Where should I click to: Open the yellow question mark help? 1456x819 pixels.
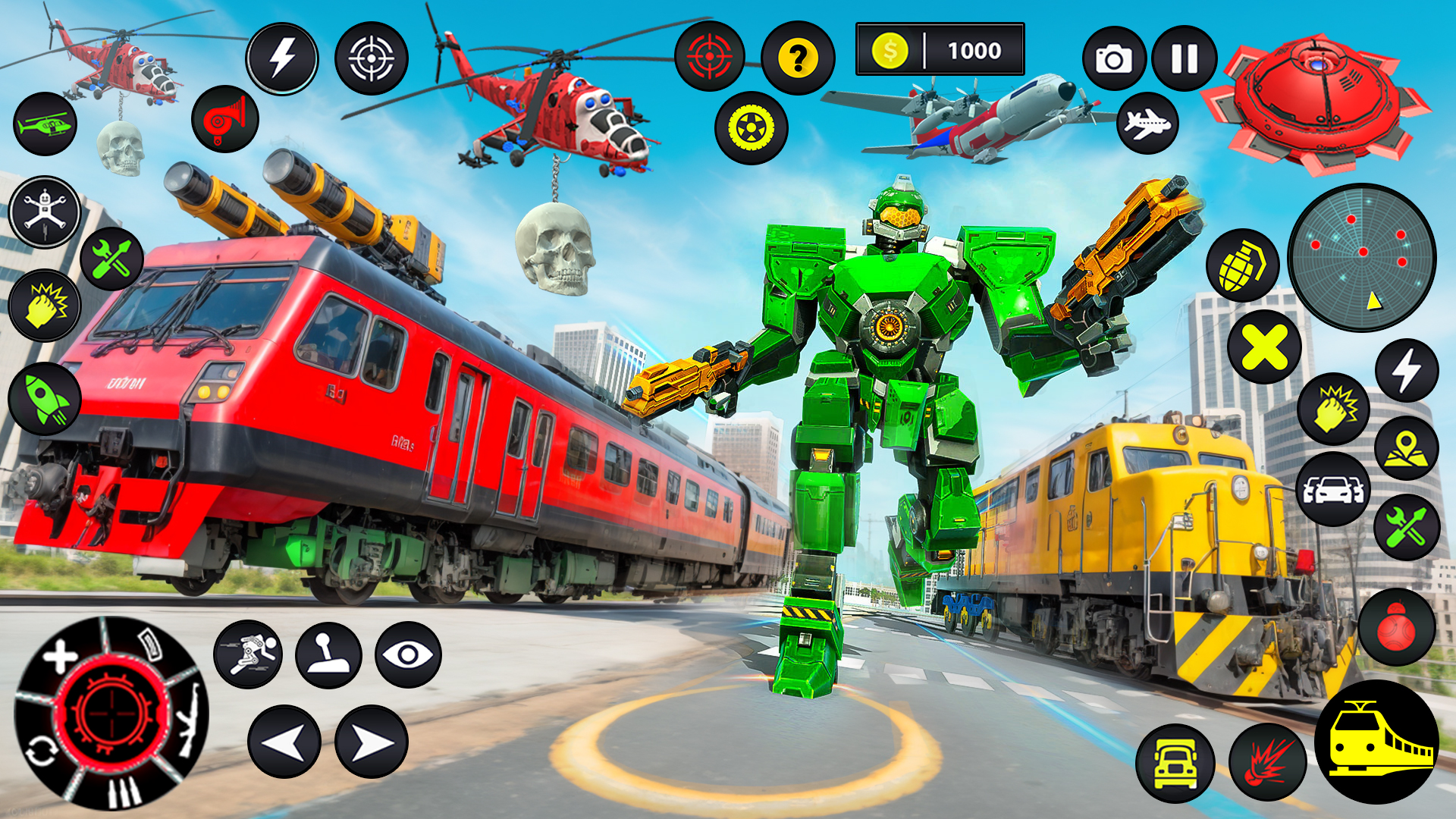pyautogui.click(x=798, y=58)
